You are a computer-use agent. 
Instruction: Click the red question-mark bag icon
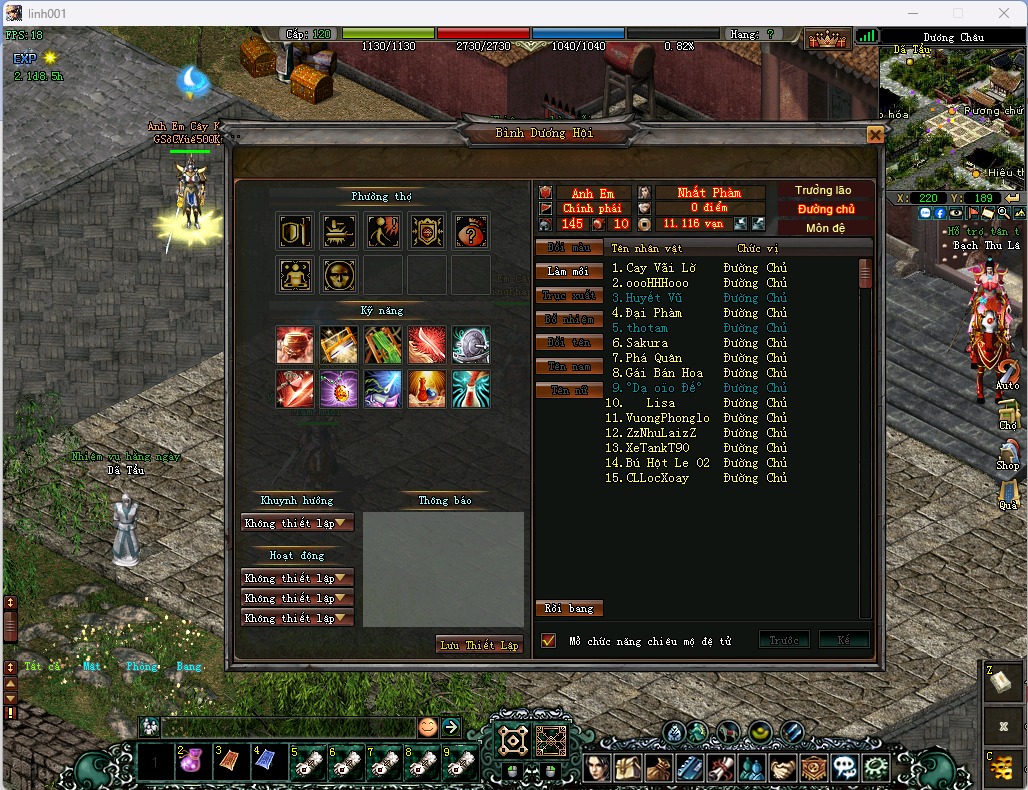pyautogui.click(x=471, y=231)
